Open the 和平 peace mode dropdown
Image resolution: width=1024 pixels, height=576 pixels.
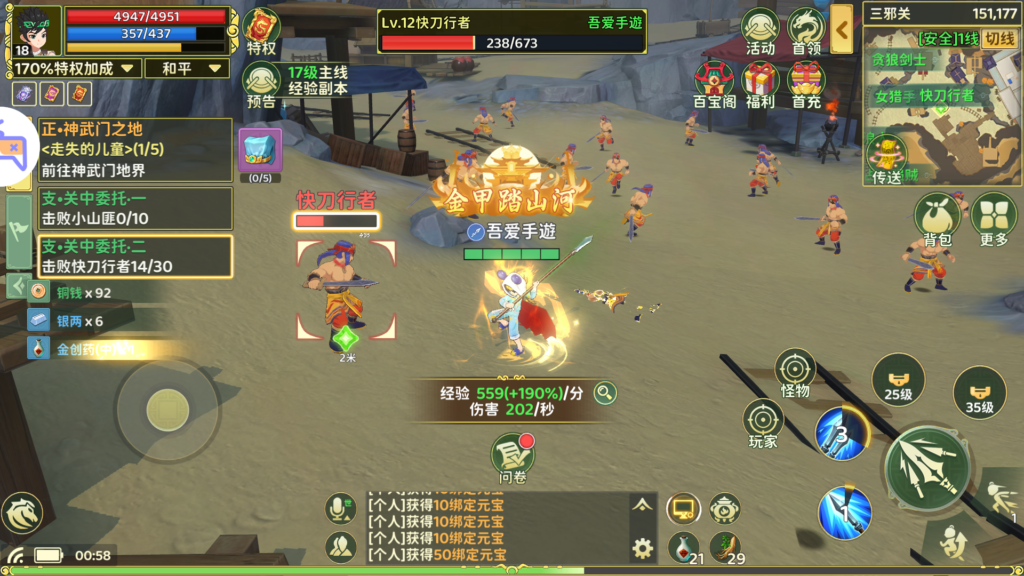(x=187, y=68)
